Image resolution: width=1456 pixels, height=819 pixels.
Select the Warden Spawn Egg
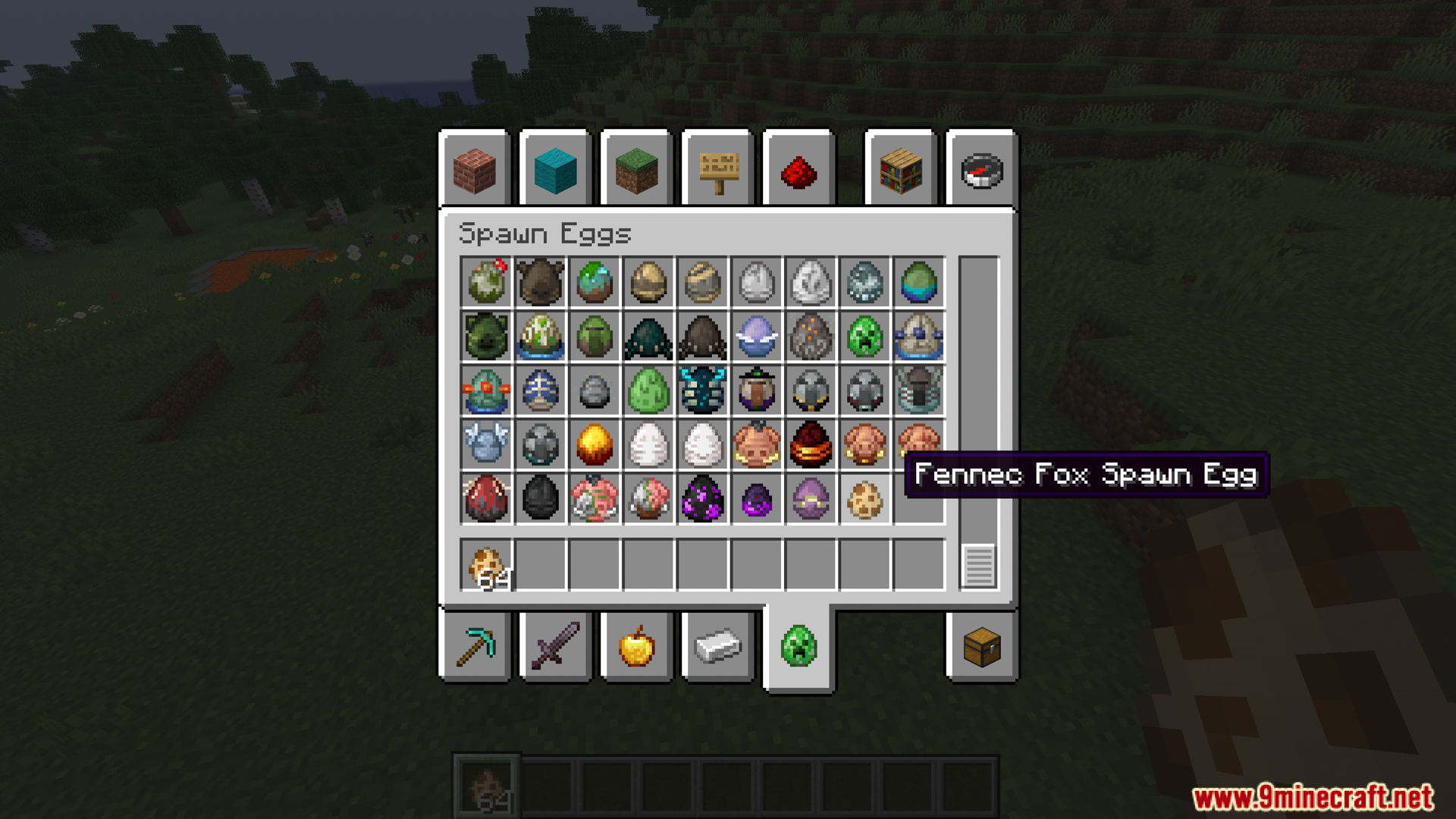pyautogui.click(x=702, y=391)
